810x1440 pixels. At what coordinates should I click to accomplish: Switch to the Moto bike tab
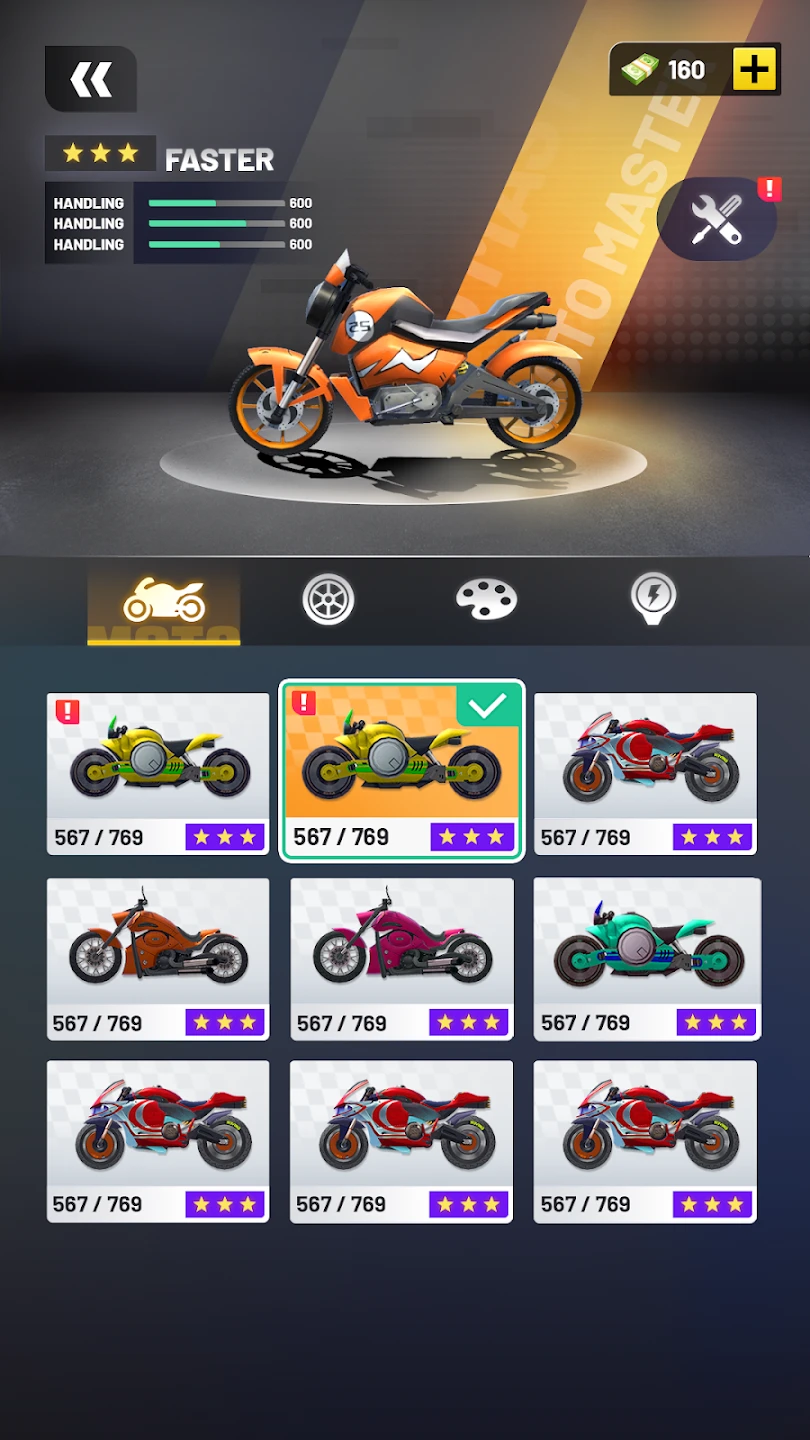(164, 602)
